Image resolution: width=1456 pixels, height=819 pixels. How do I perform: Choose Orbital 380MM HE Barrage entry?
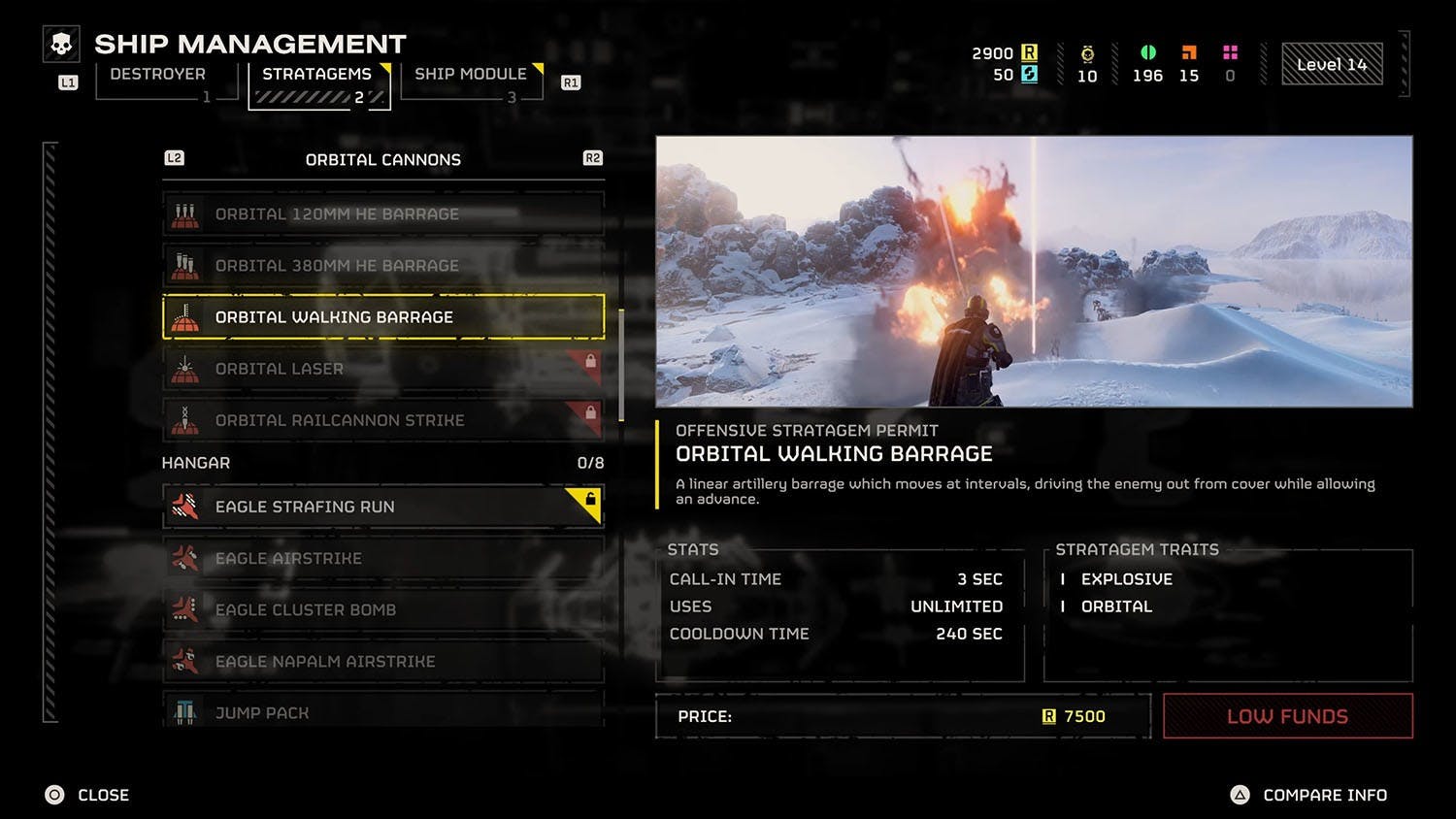[383, 266]
